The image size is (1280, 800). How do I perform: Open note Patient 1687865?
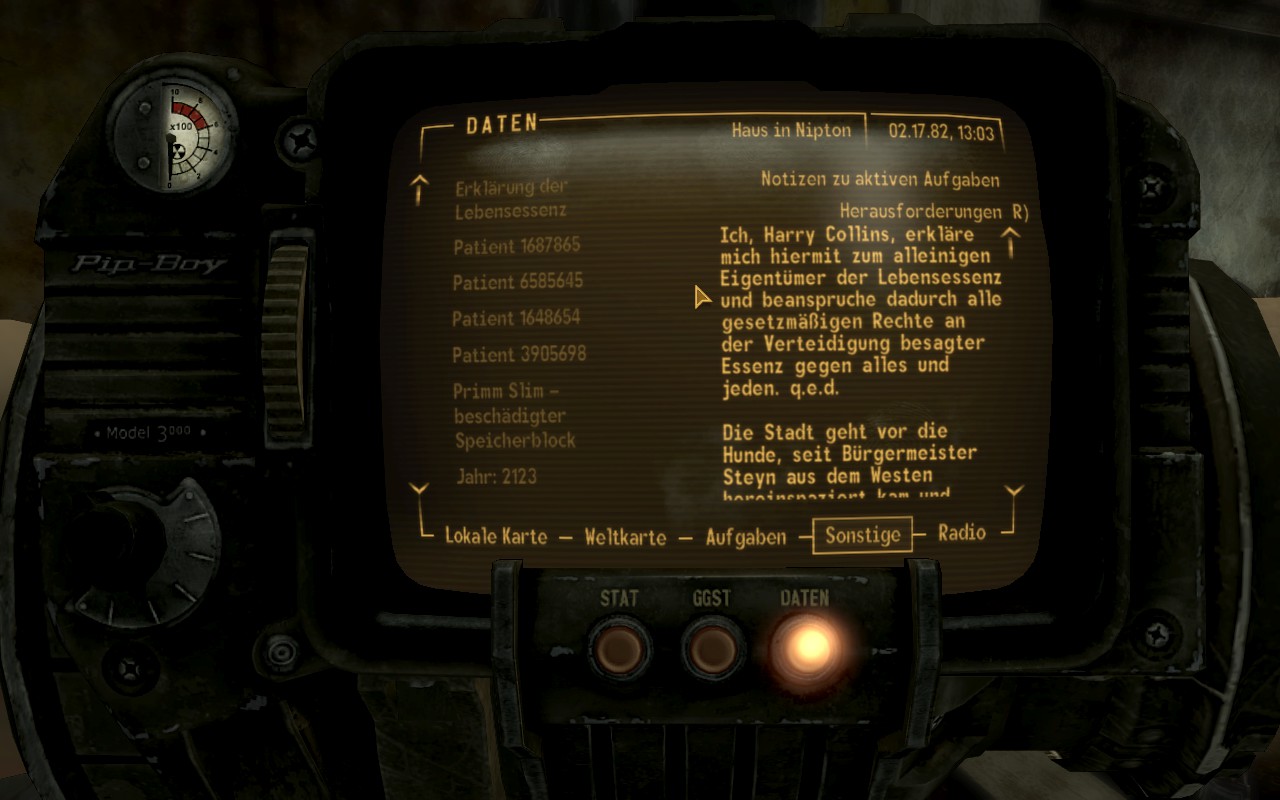(516, 246)
